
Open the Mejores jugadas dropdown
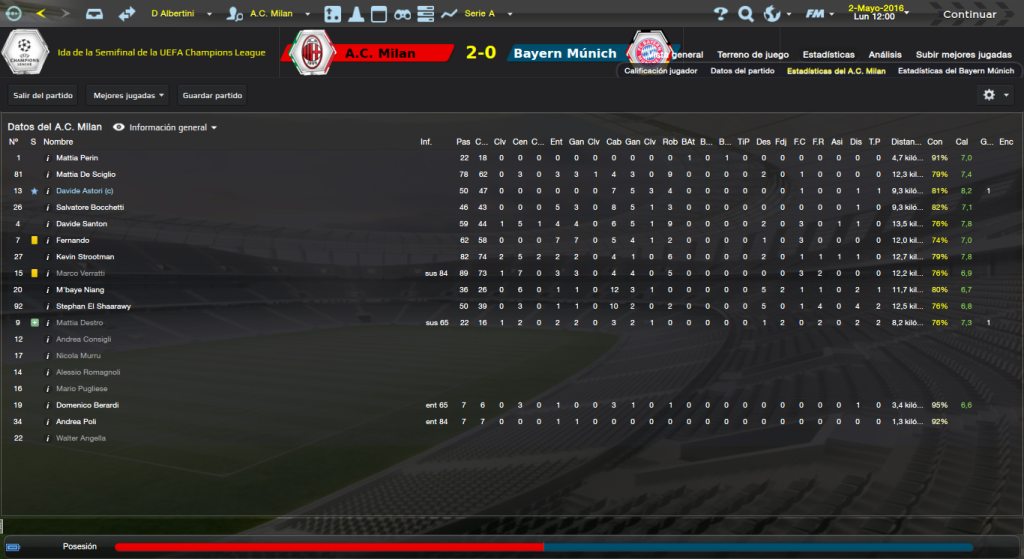pyautogui.click(x=128, y=96)
